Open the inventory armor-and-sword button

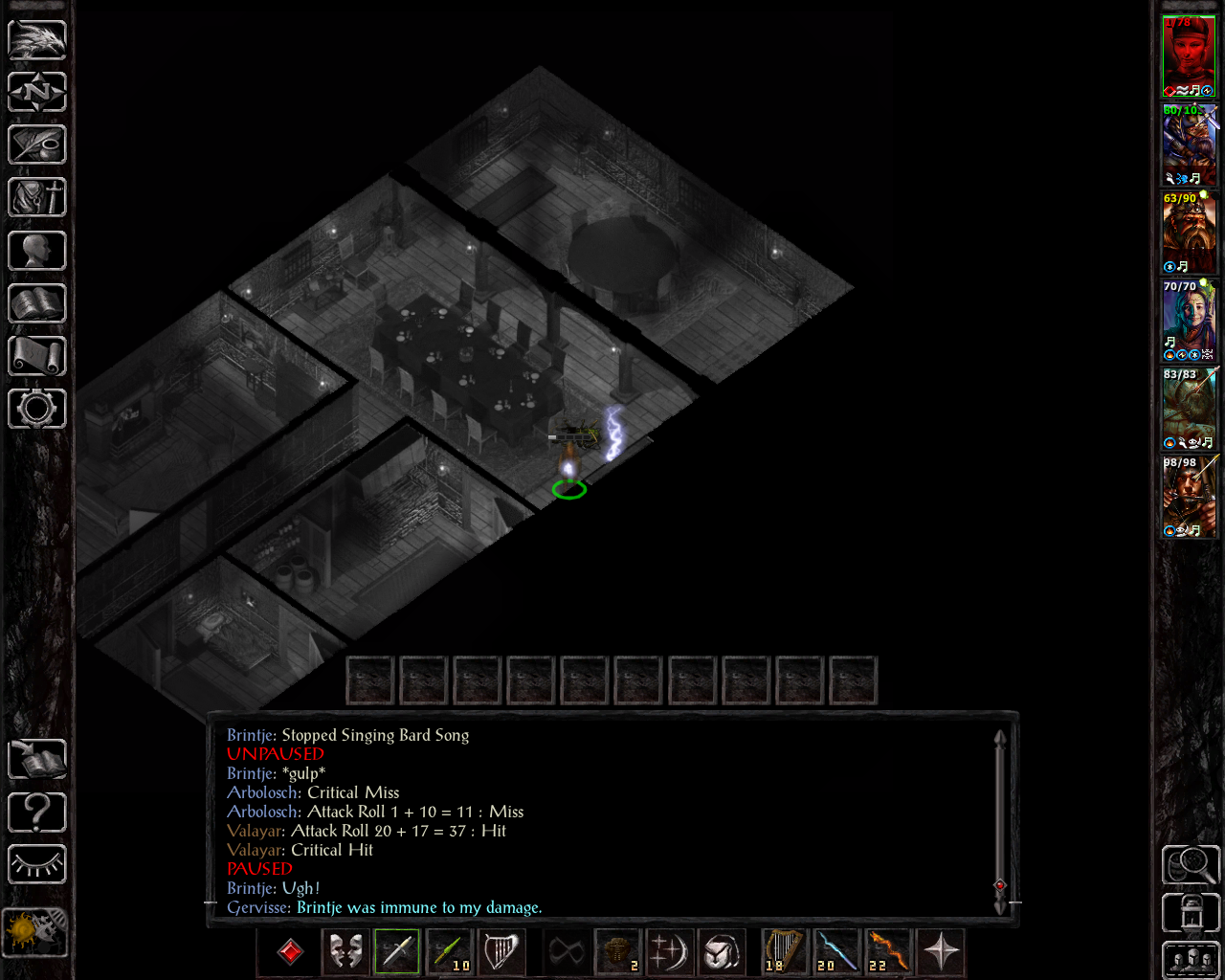[37, 198]
